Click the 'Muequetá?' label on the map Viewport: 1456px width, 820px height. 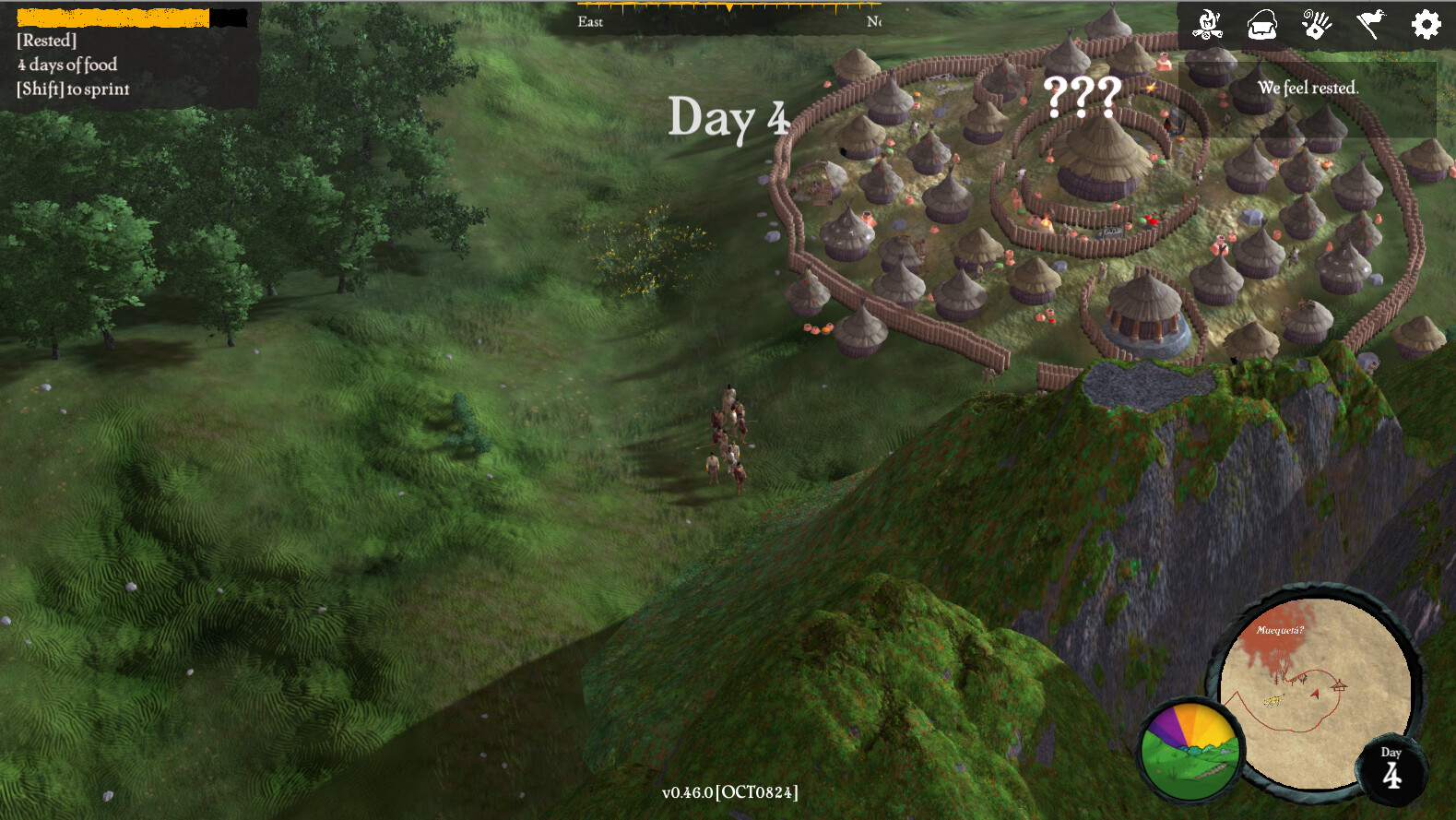click(1280, 631)
